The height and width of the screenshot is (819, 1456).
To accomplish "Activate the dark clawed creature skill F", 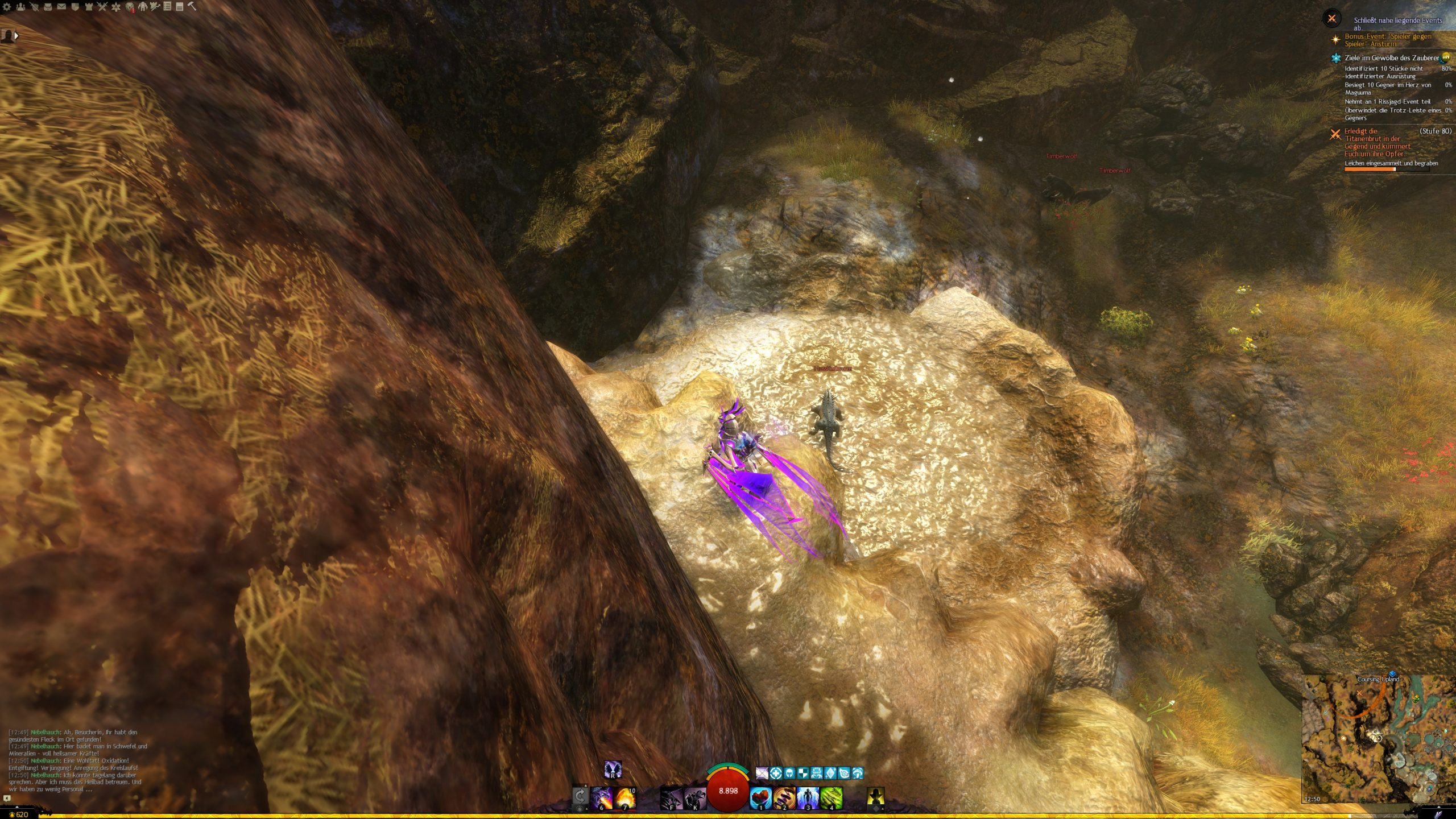I will tap(671, 797).
